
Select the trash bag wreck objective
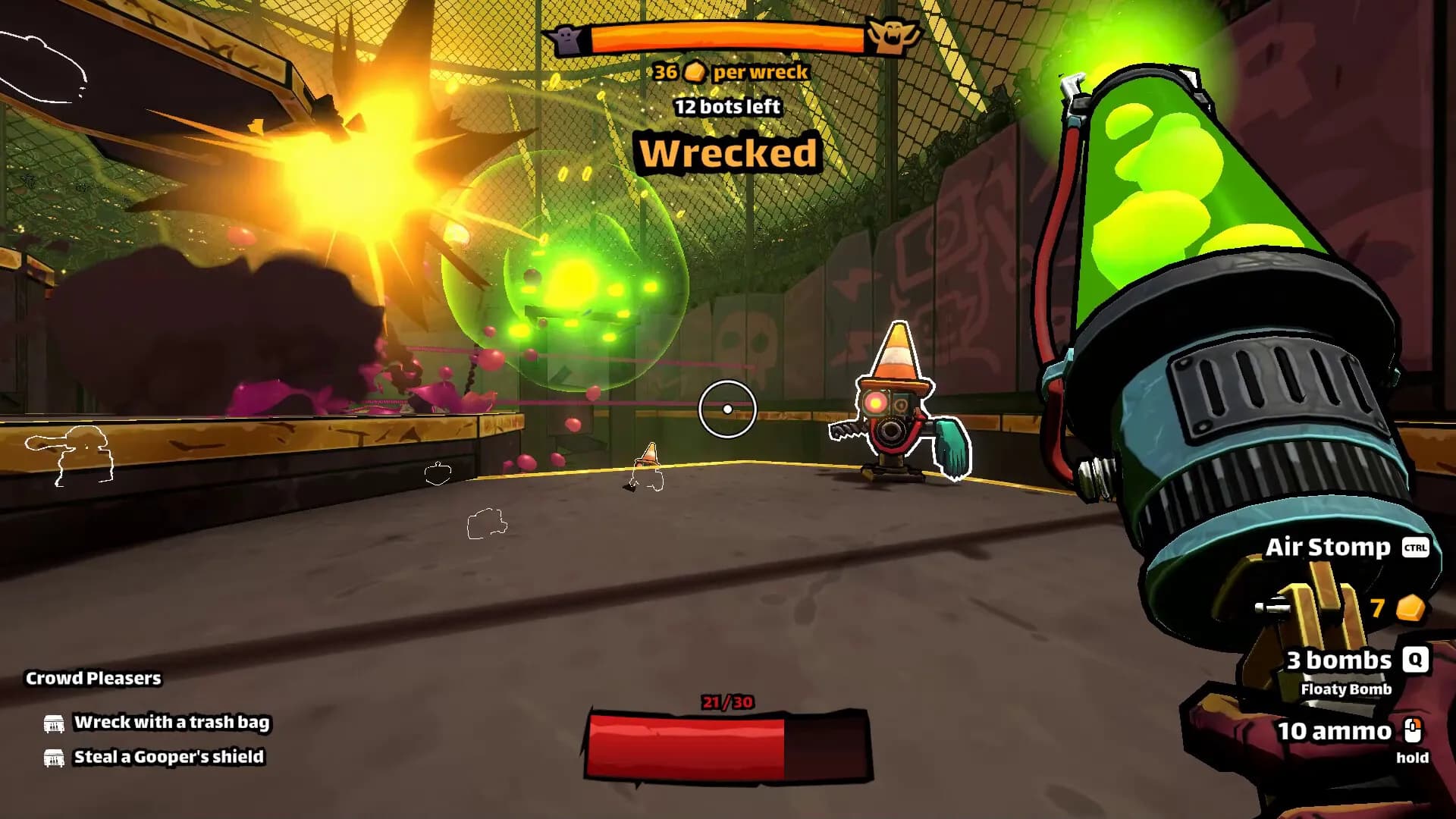tap(171, 722)
